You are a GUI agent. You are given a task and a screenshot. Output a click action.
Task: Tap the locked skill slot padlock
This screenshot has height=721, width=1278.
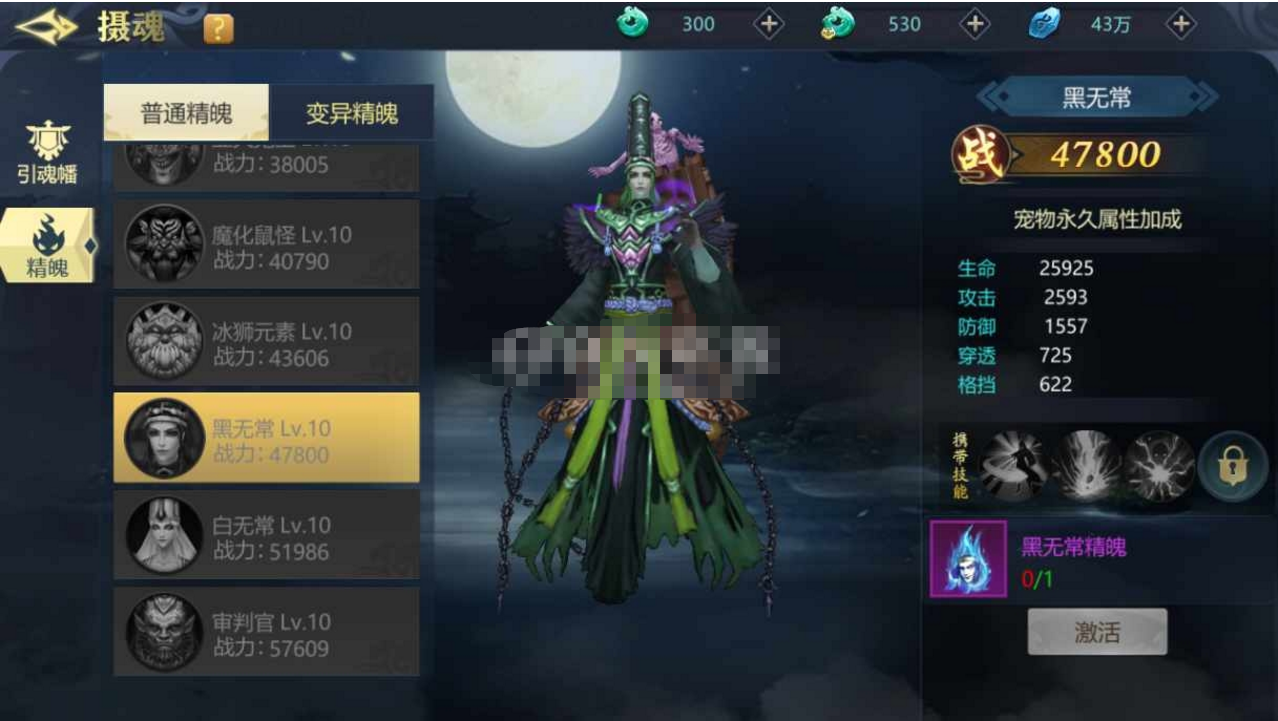coord(1232,466)
